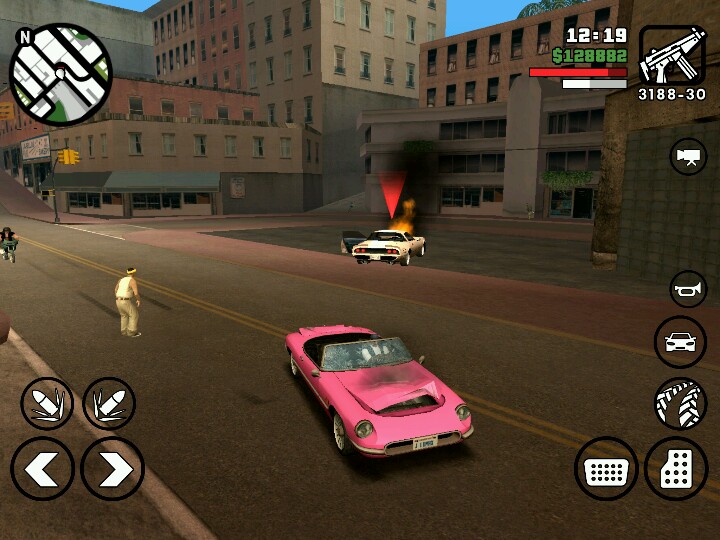Steer right with the right arrow
The width and height of the screenshot is (720, 540).
tap(112, 469)
